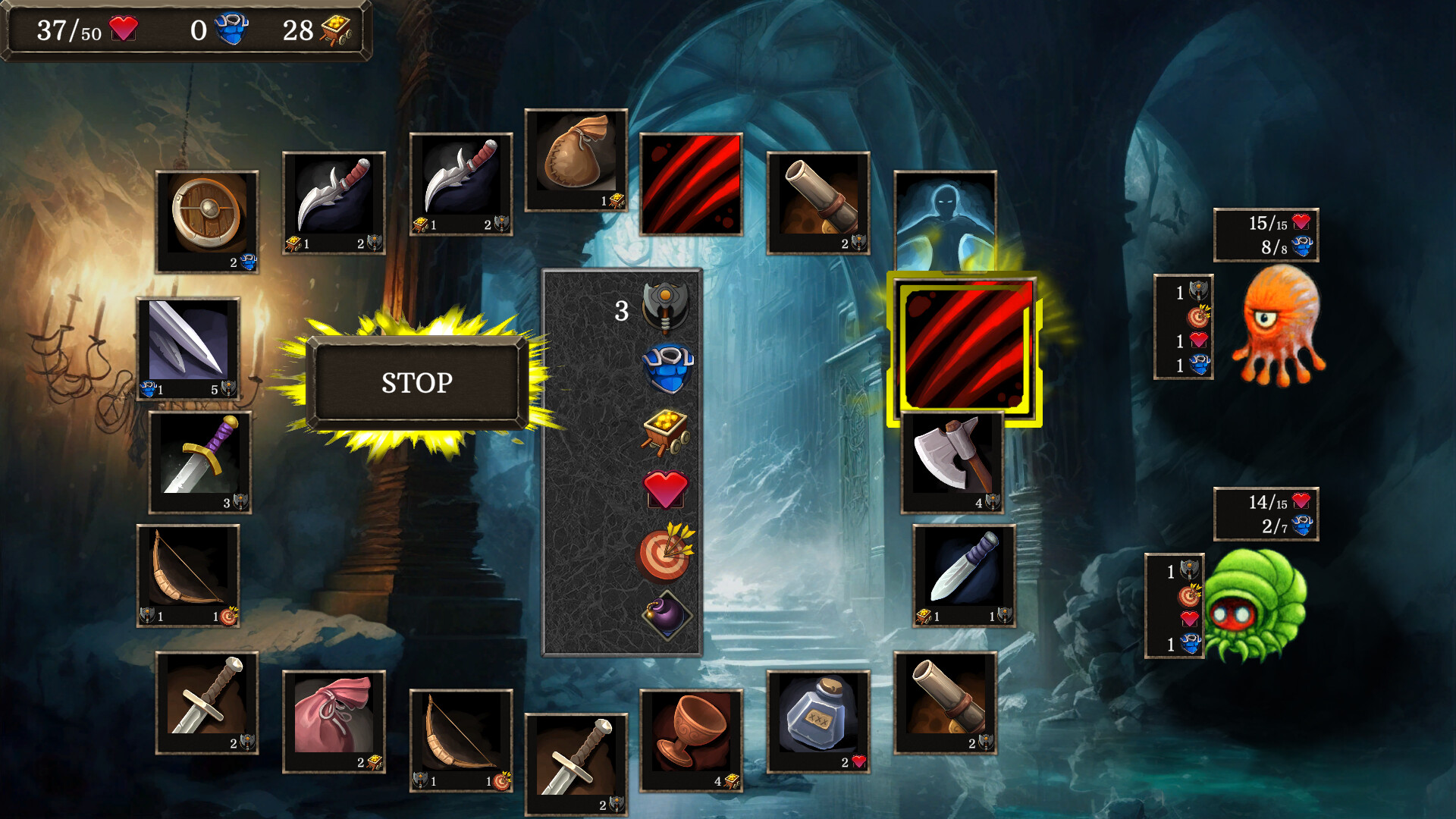
Task: Click the ghostly figure tile
Action: [946, 212]
